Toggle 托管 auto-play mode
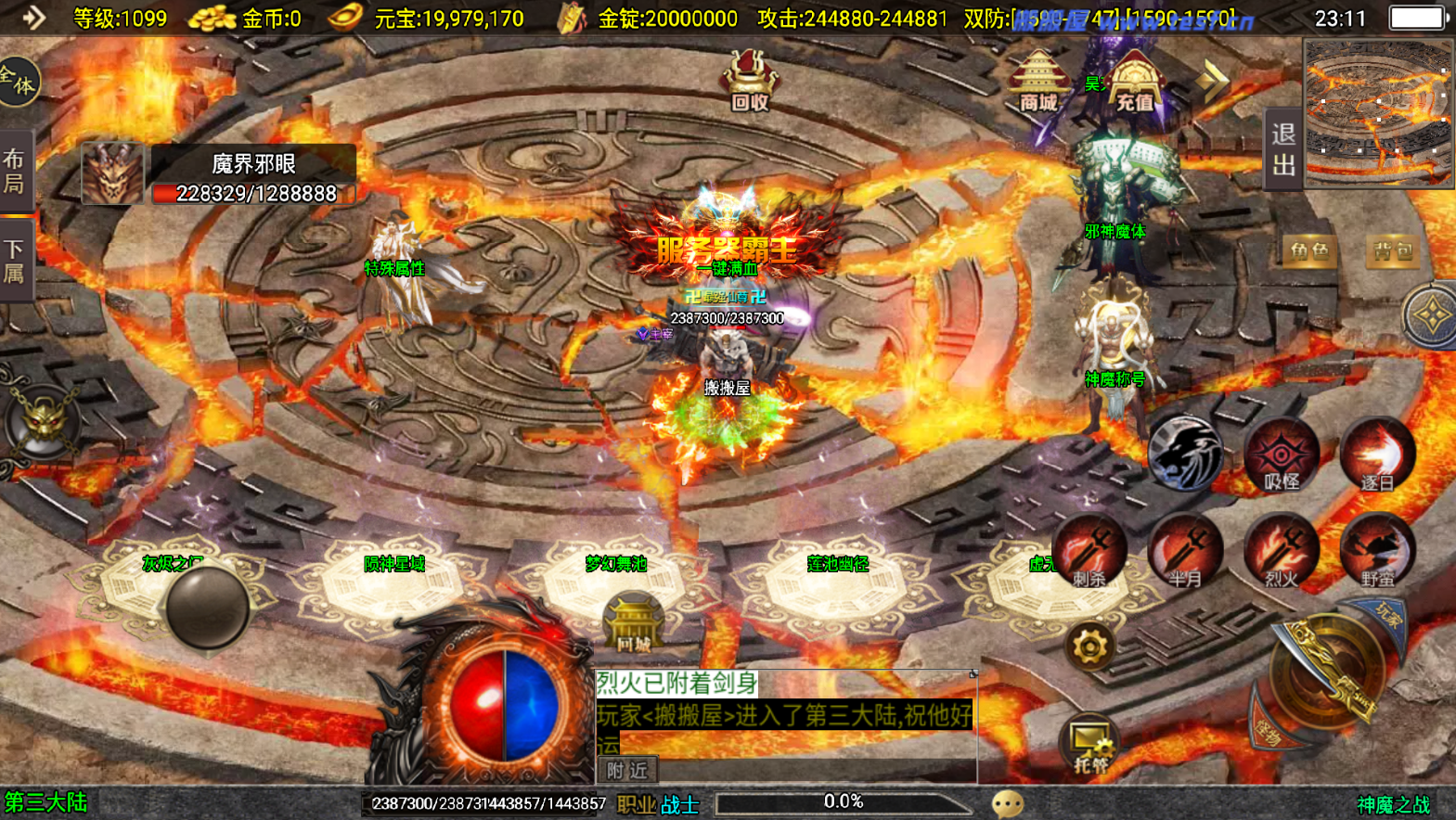 click(x=1089, y=745)
